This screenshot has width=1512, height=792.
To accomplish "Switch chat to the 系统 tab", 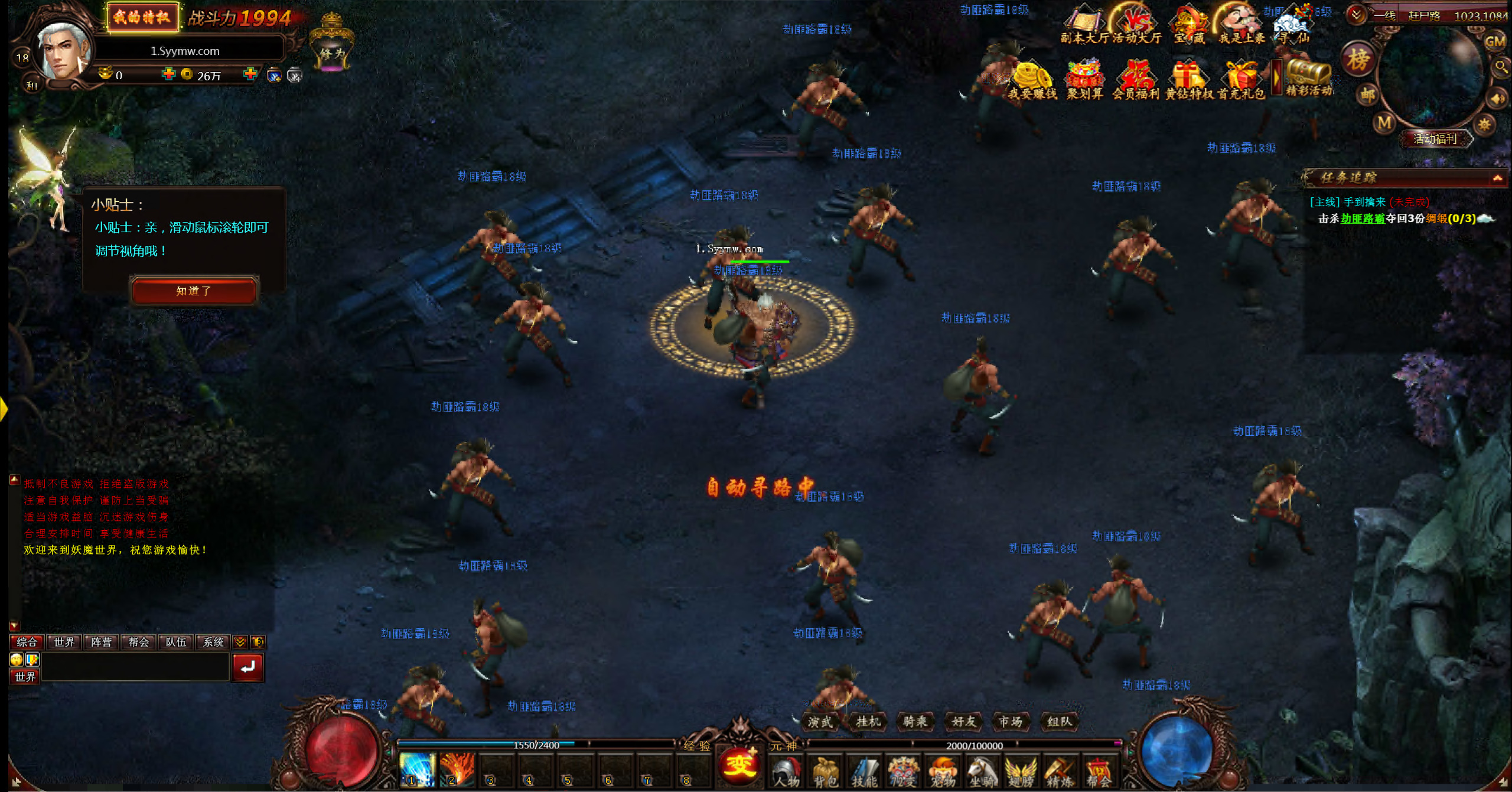I will tap(213, 642).
